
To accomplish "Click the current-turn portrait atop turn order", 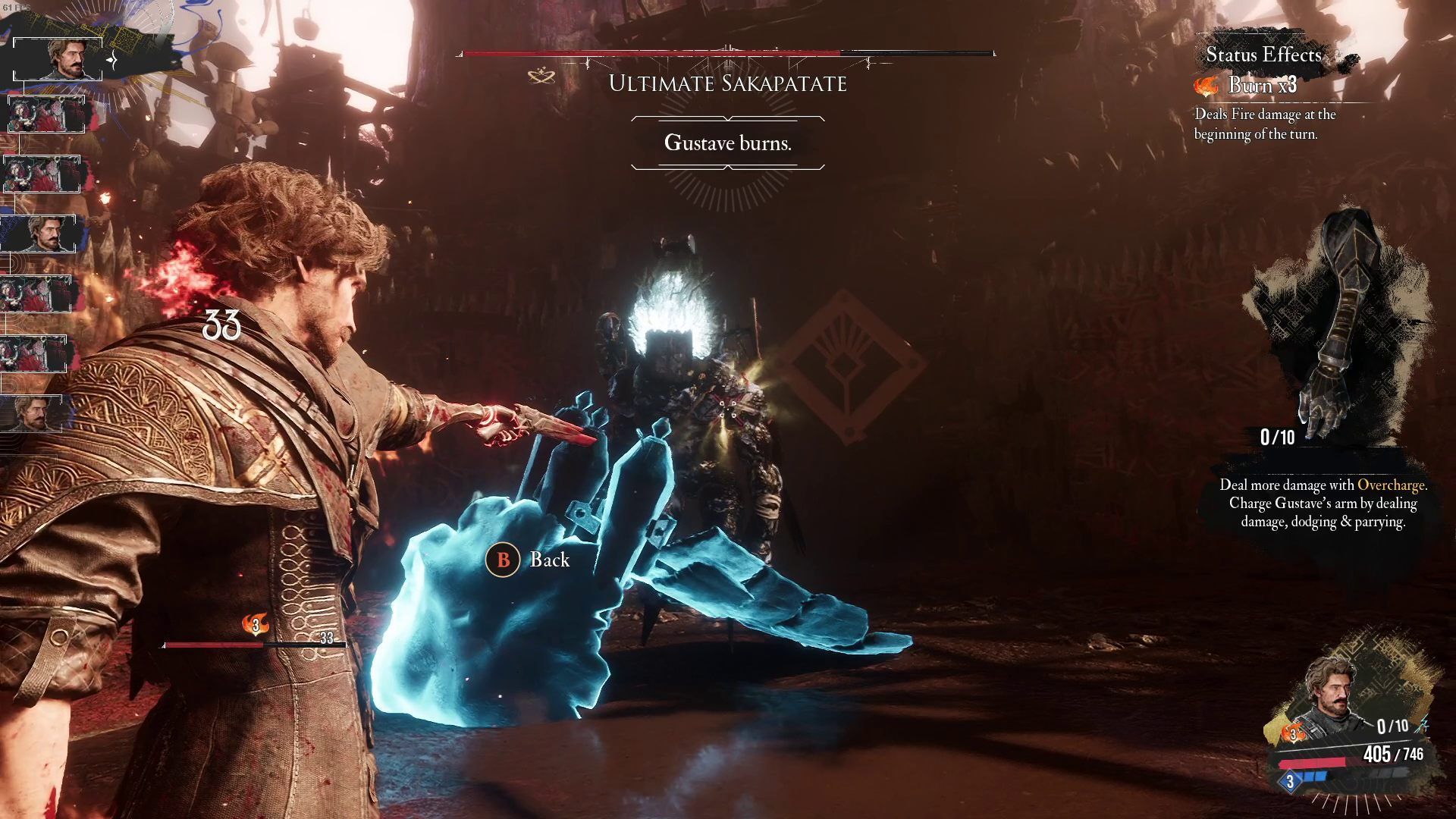I will [58, 58].
